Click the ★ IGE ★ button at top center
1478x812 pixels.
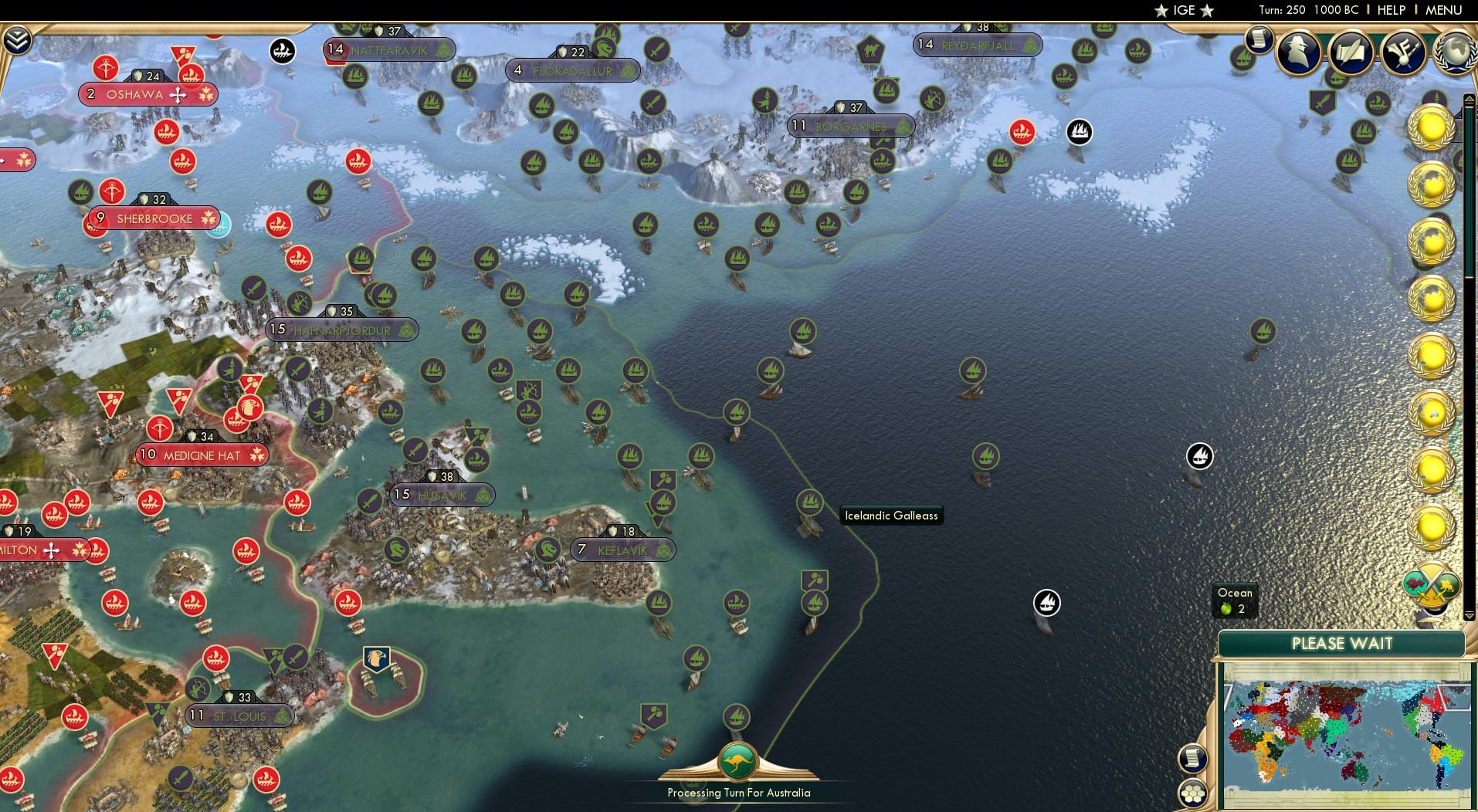pyautogui.click(x=1184, y=10)
